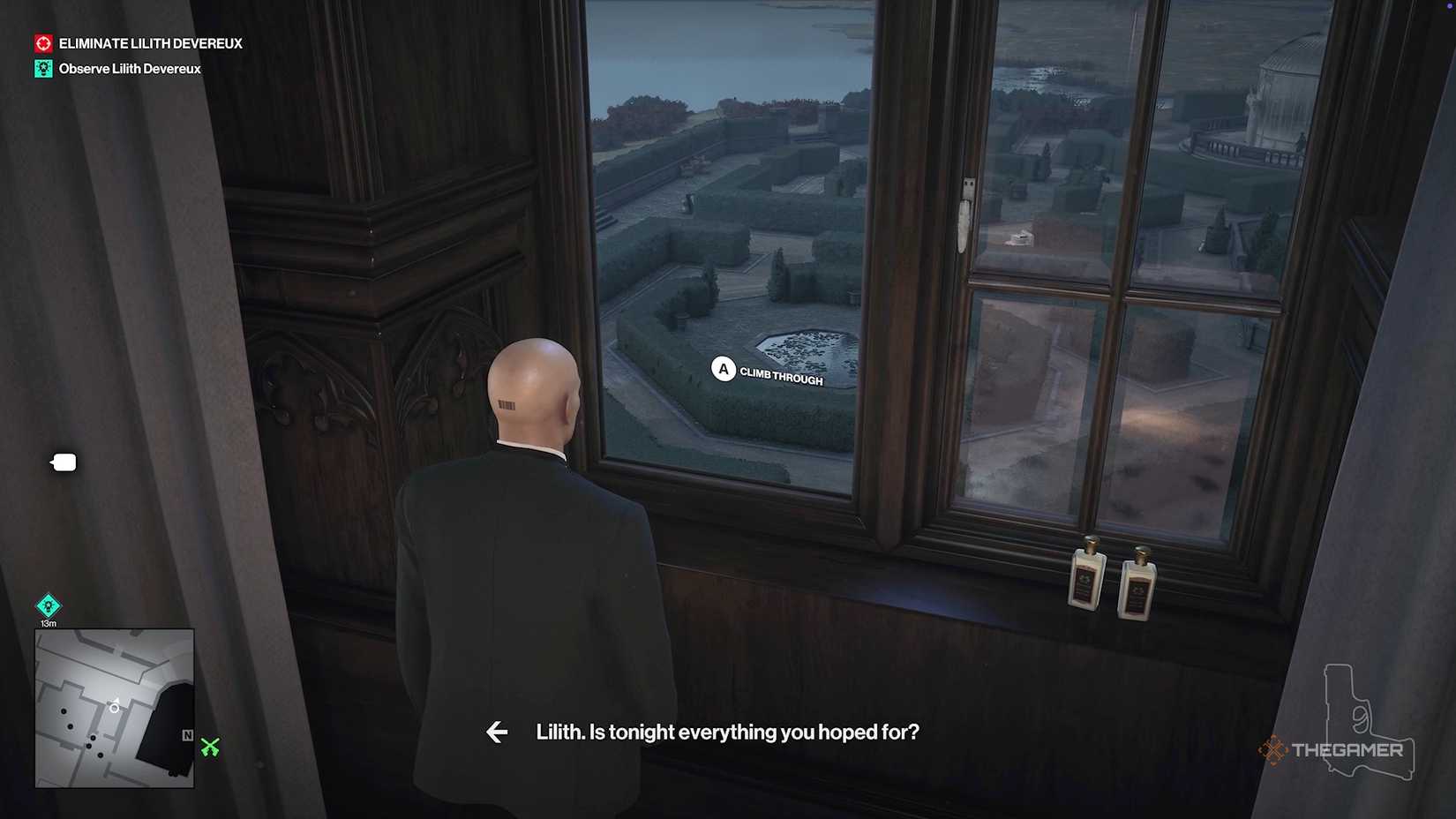
Task: Select the Observe Lilith Devereux objective entry
Action: coord(129,68)
